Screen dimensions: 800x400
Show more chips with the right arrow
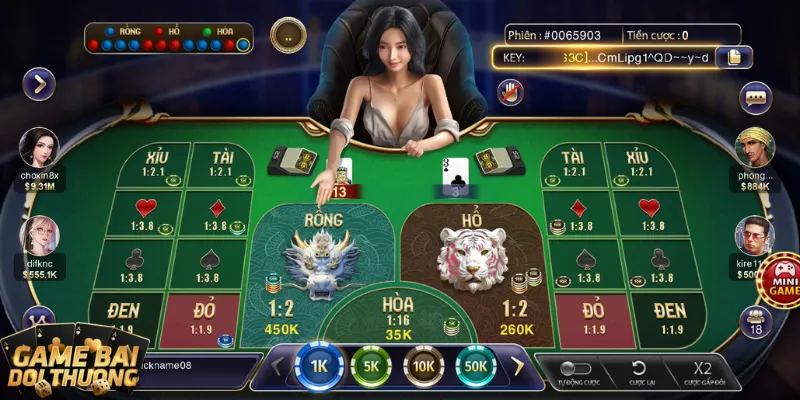(519, 366)
